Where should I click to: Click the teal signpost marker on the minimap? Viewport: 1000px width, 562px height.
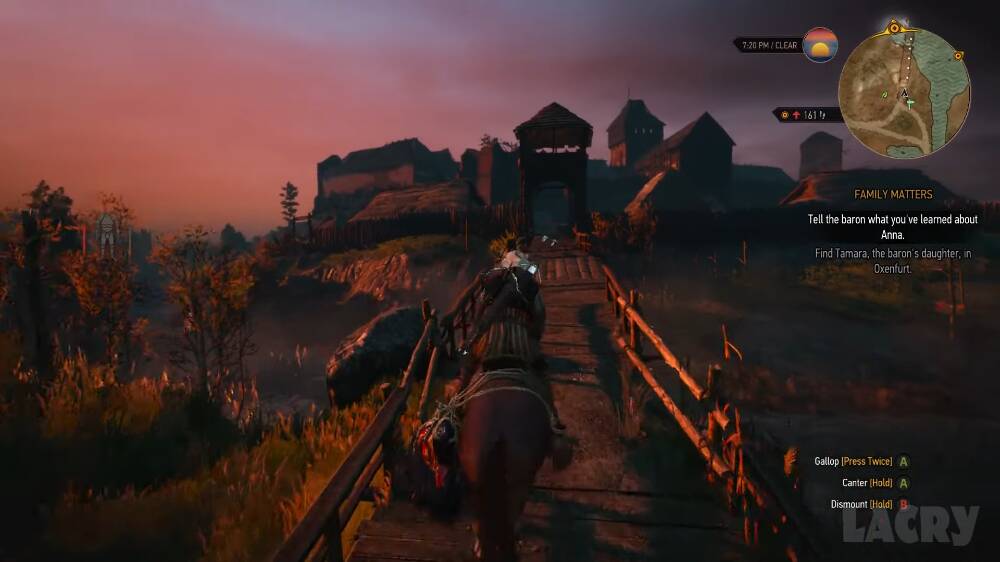point(909,103)
